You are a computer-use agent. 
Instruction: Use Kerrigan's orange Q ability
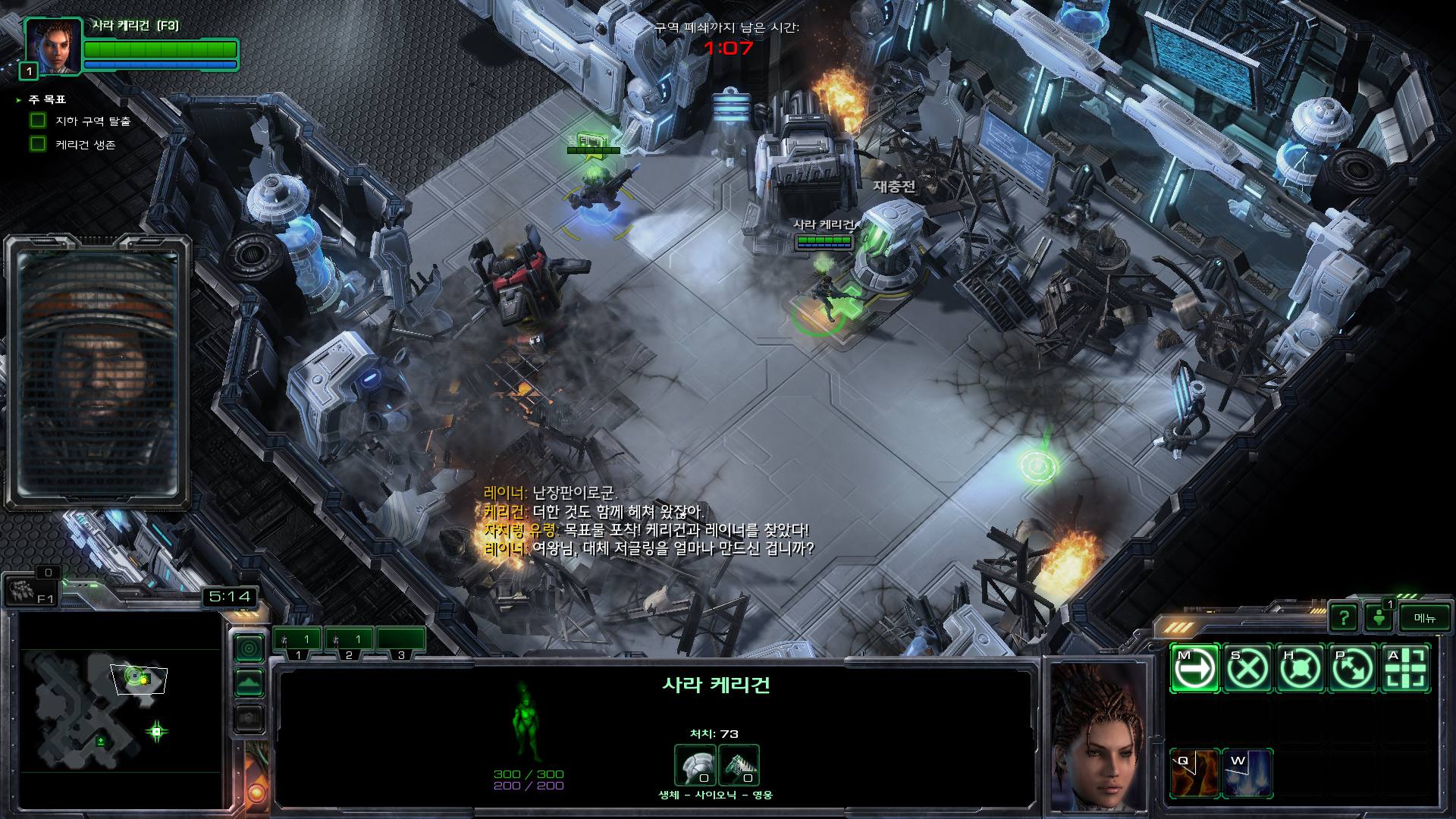pyautogui.click(x=1194, y=773)
